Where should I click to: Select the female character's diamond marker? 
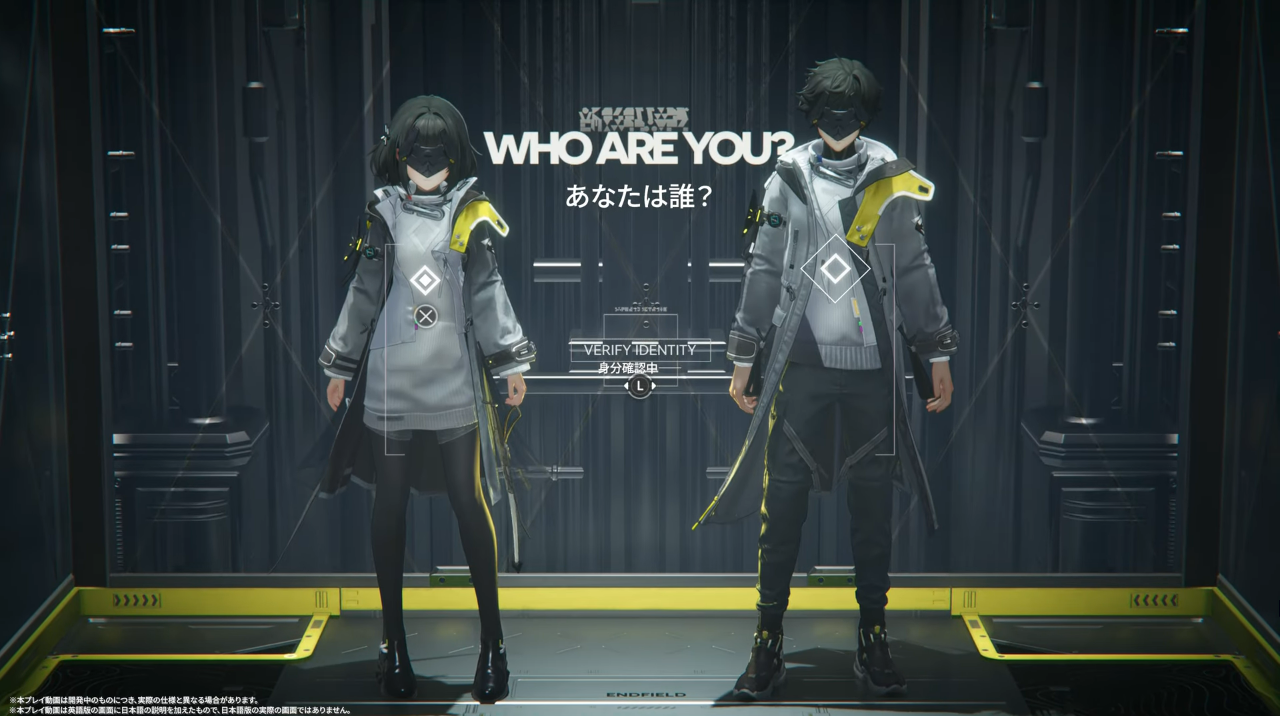(x=425, y=280)
